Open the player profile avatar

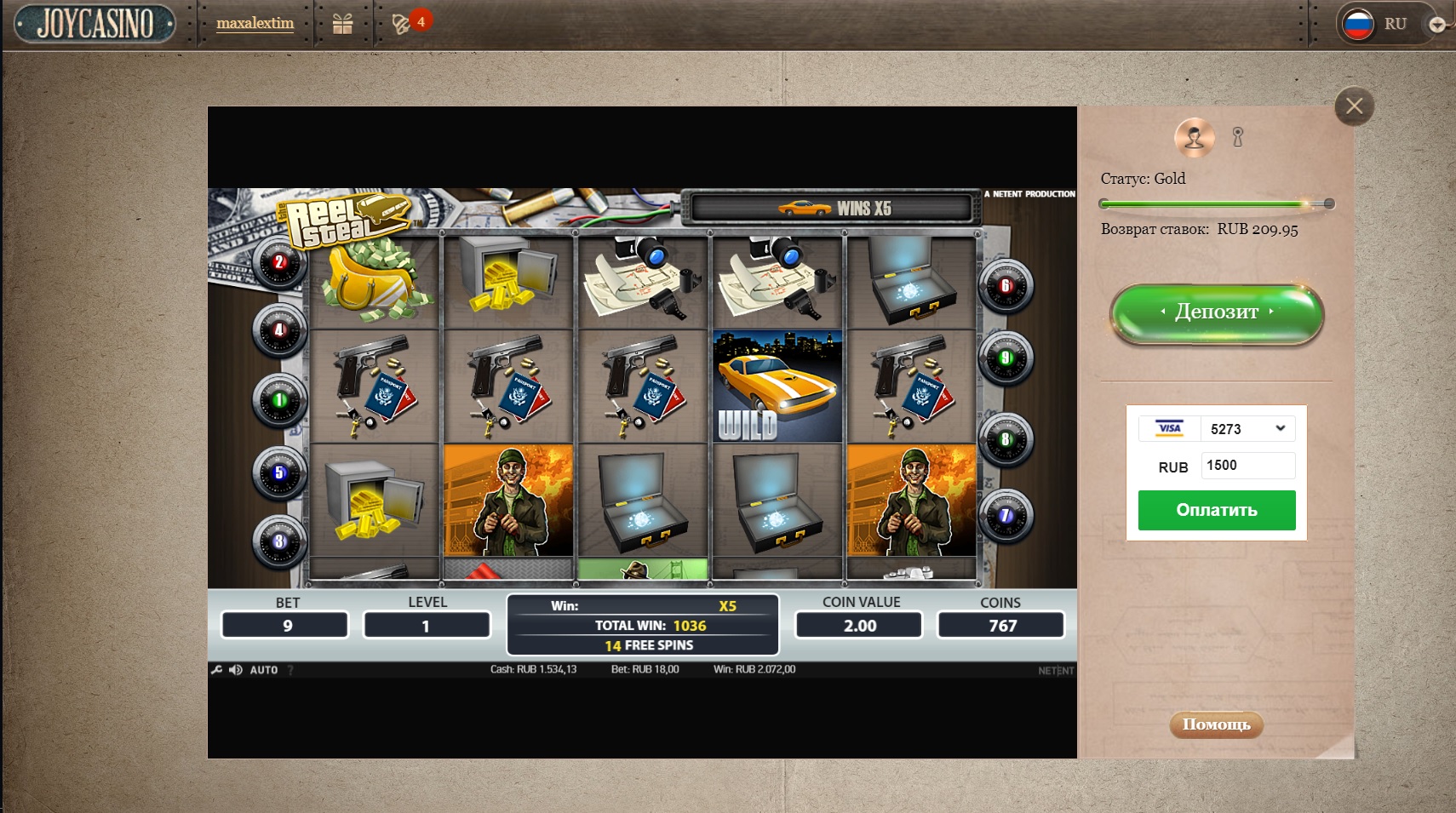[x=1194, y=137]
